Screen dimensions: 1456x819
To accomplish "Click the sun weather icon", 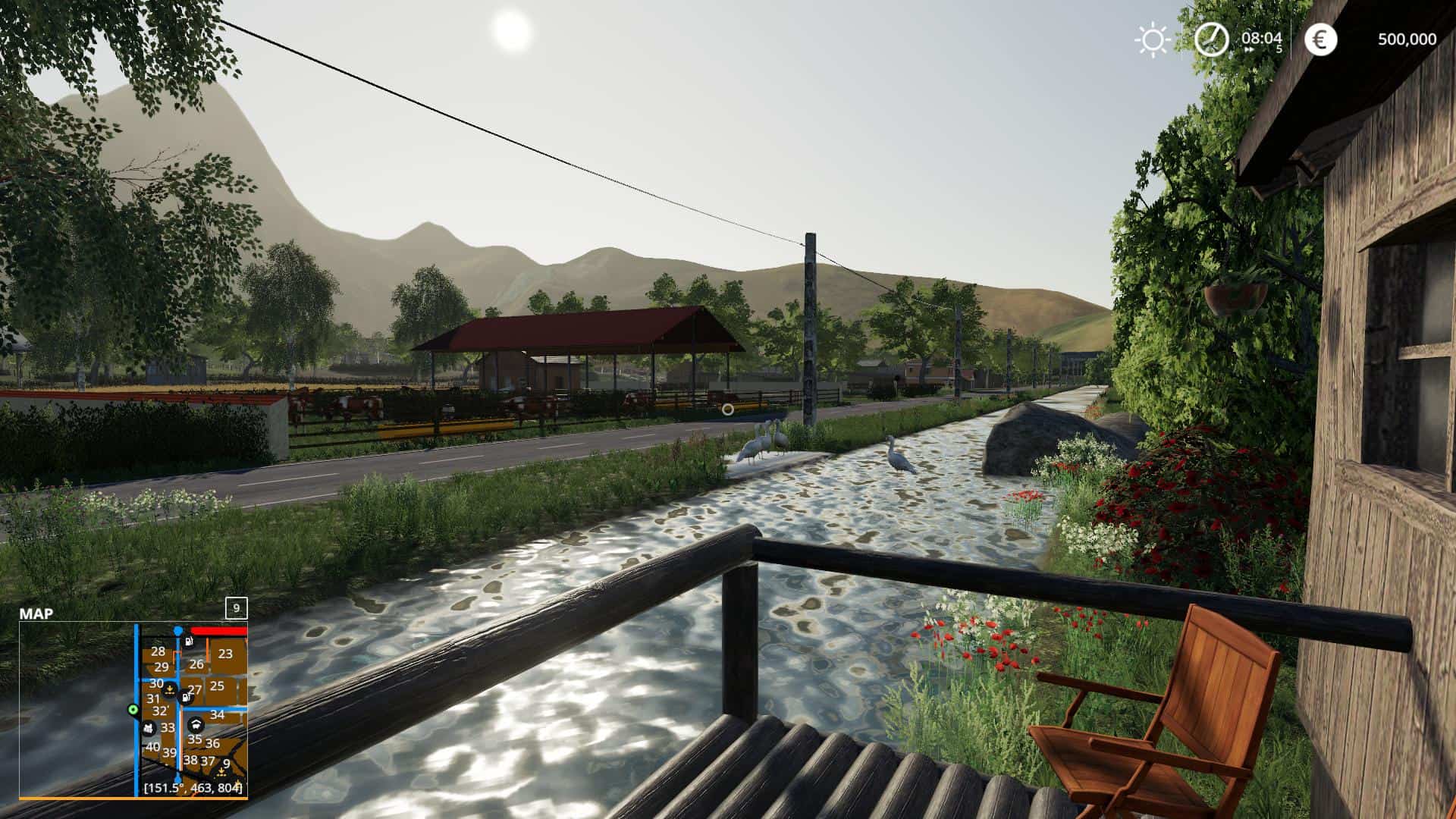I will tap(1152, 39).
